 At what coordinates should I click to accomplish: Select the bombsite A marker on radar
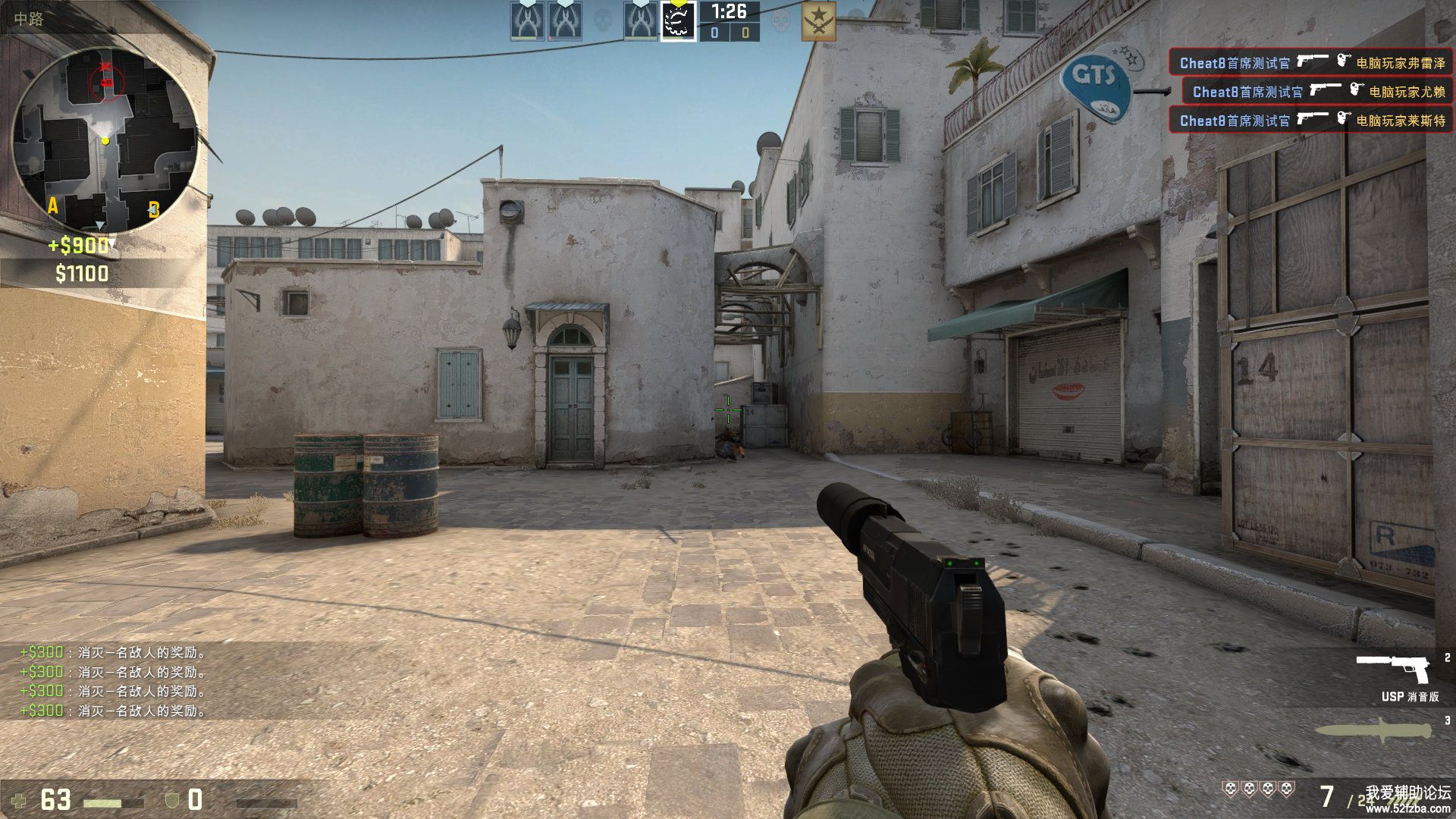(53, 206)
